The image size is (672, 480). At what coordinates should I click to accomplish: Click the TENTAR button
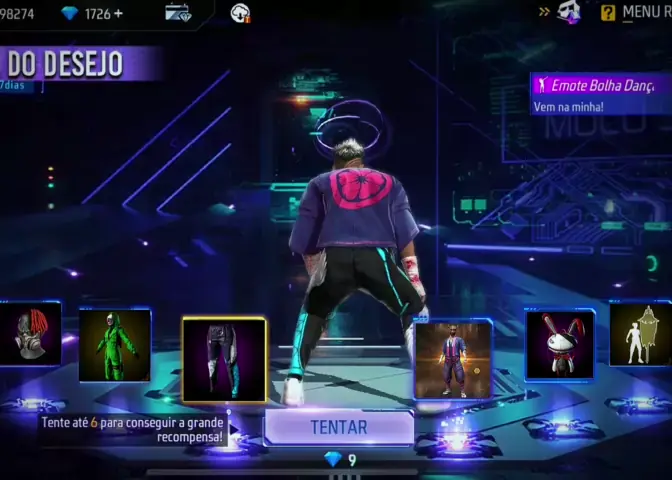point(339,427)
